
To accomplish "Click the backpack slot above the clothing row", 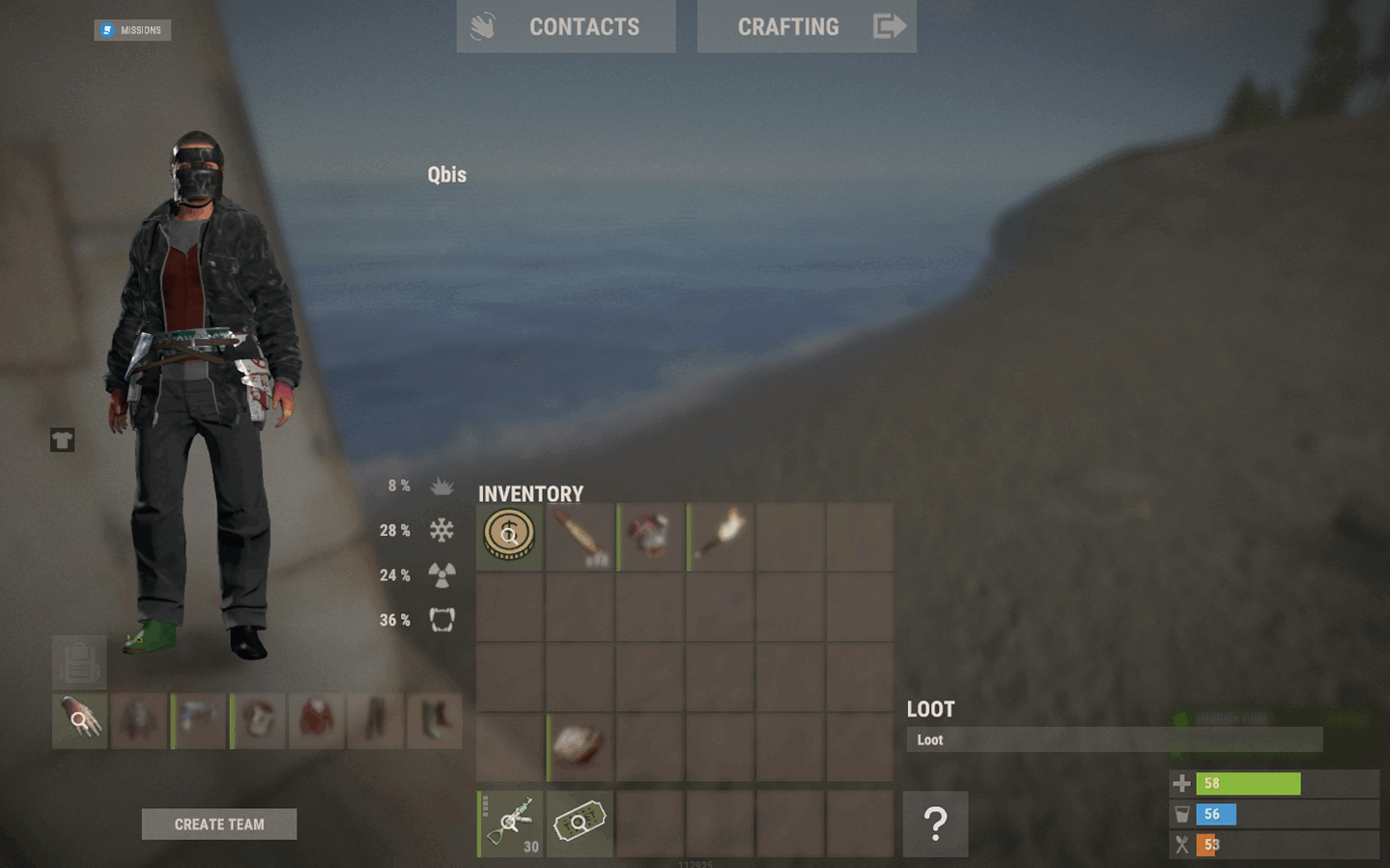I will point(79,662).
